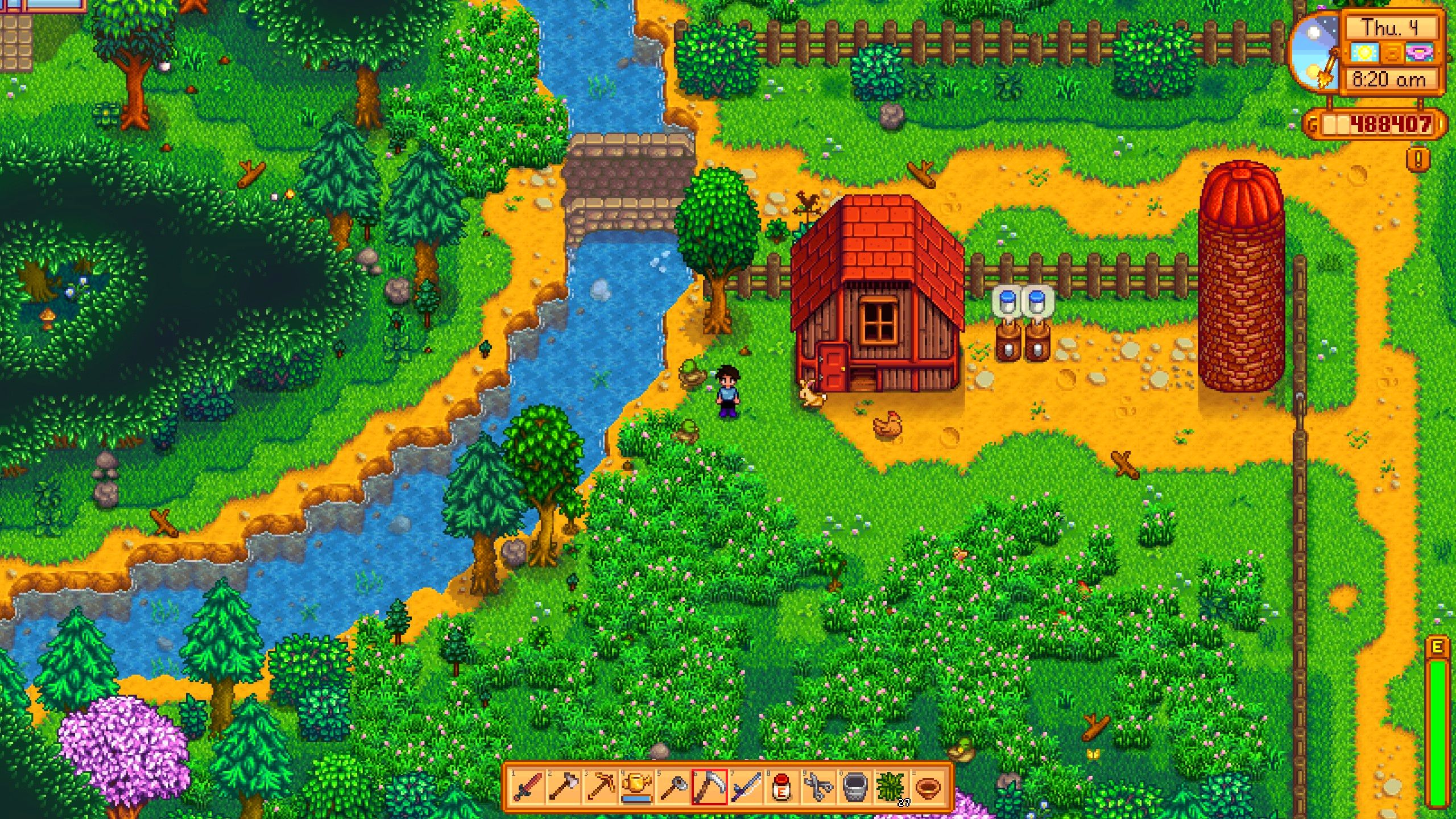The width and height of the screenshot is (1456, 819).
Task: Click the currently selected pickaxe in slot 6
Action: coord(710,787)
